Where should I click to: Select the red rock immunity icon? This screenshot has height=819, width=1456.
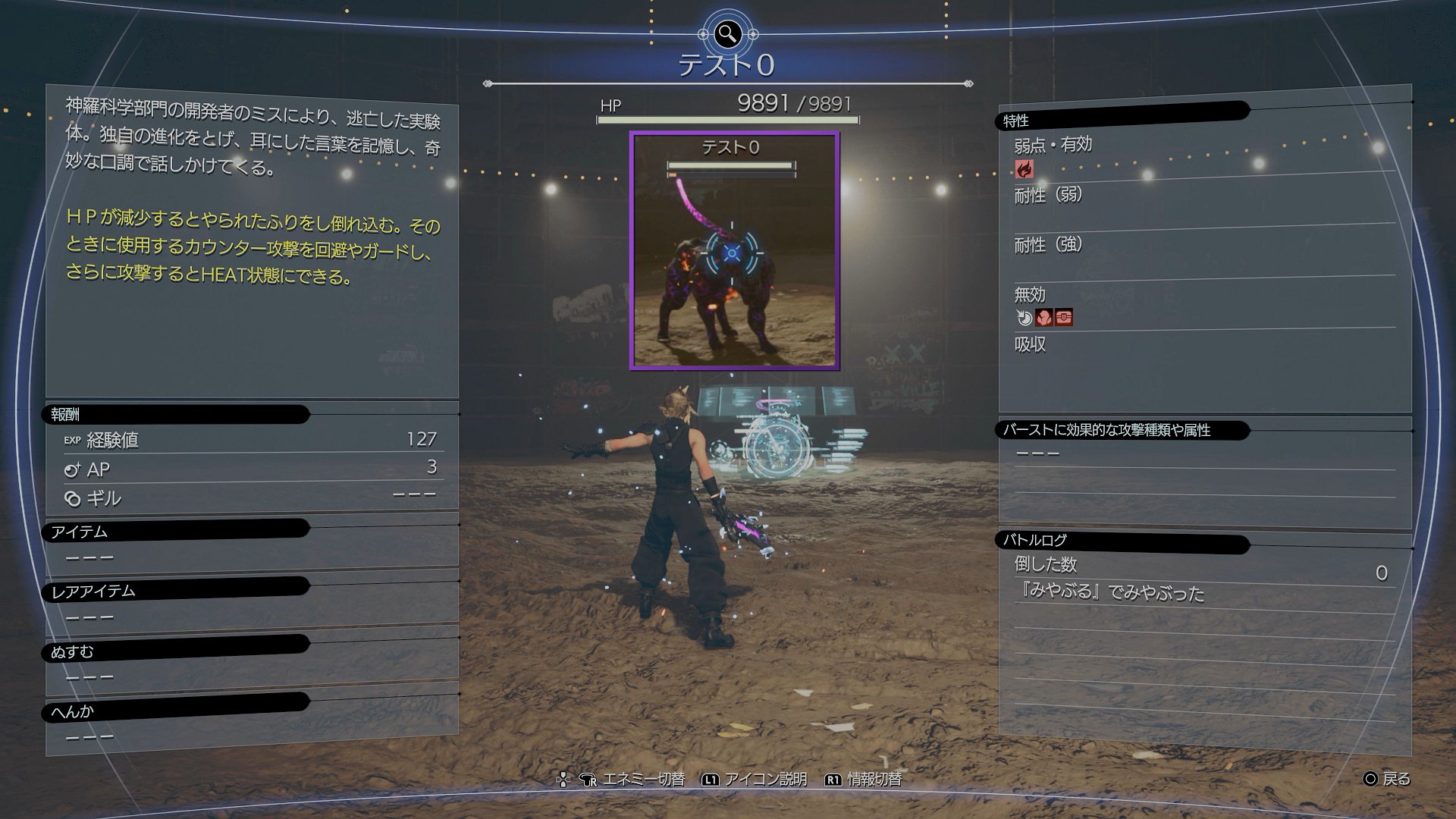click(x=1044, y=318)
